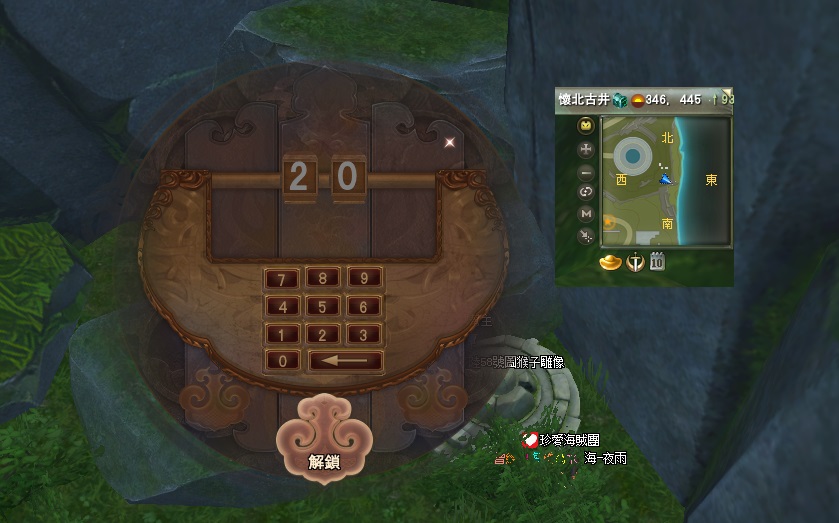Viewport: 839px width, 523px height.
Task: Open the calendar icon below the minimap
Action: coord(658,263)
